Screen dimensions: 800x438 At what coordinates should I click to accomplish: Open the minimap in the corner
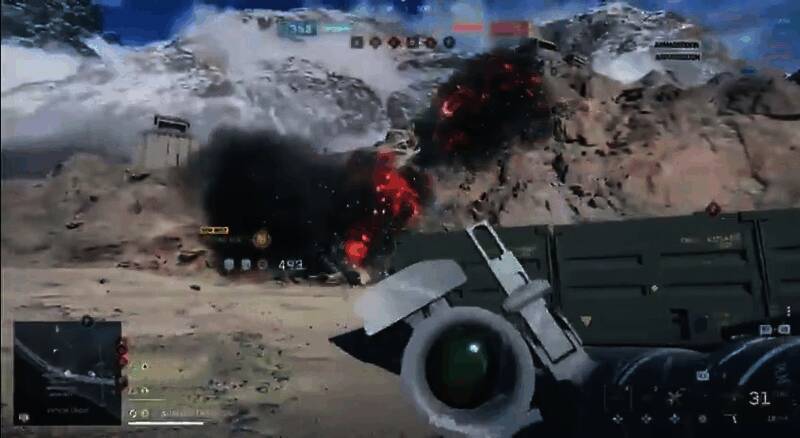(x=67, y=371)
